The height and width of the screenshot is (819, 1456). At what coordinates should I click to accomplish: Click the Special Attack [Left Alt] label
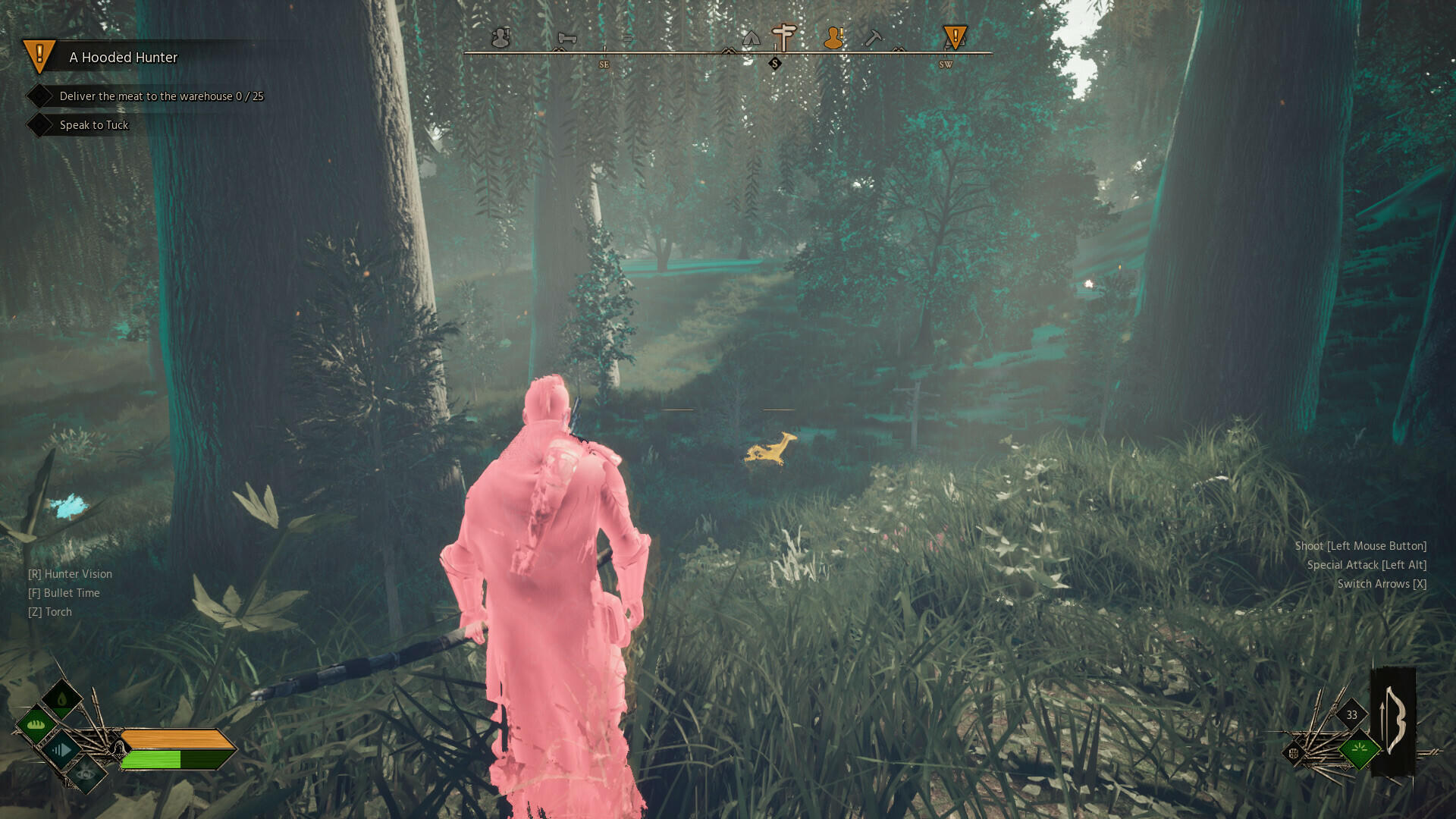pos(1366,565)
